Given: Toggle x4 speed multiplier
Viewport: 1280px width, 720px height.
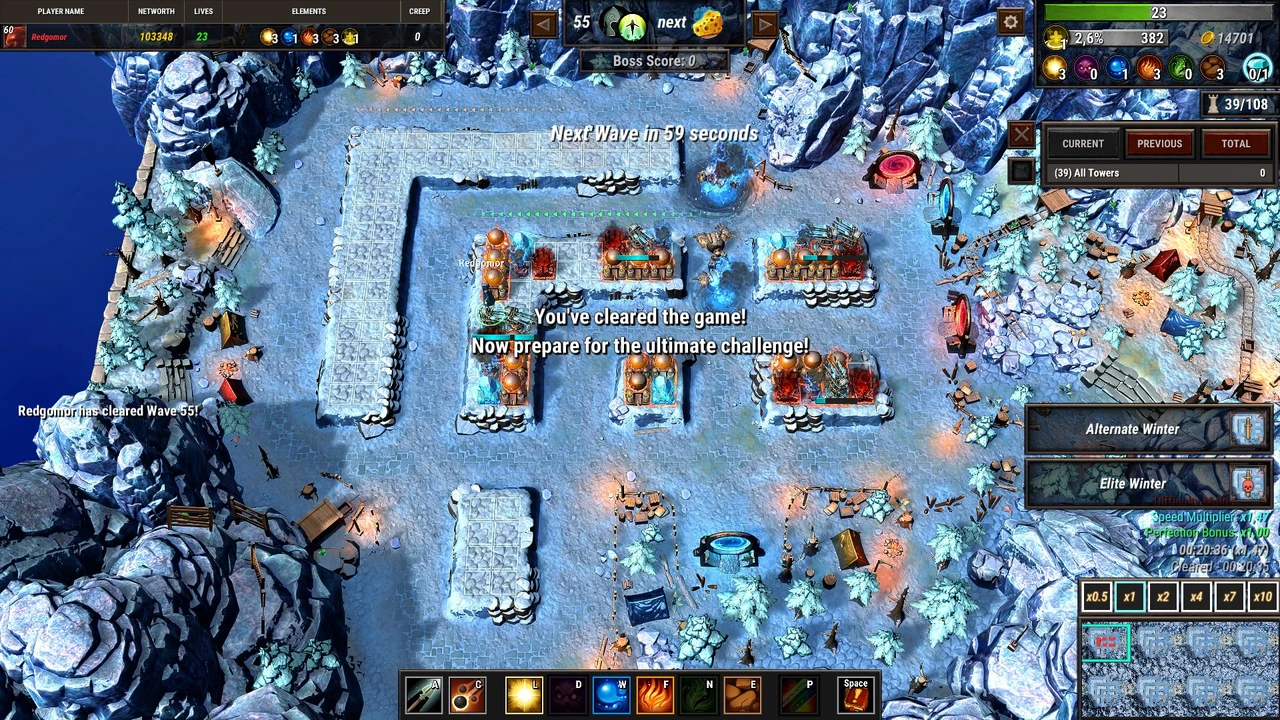Looking at the screenshot, I should pos(1196,597).
